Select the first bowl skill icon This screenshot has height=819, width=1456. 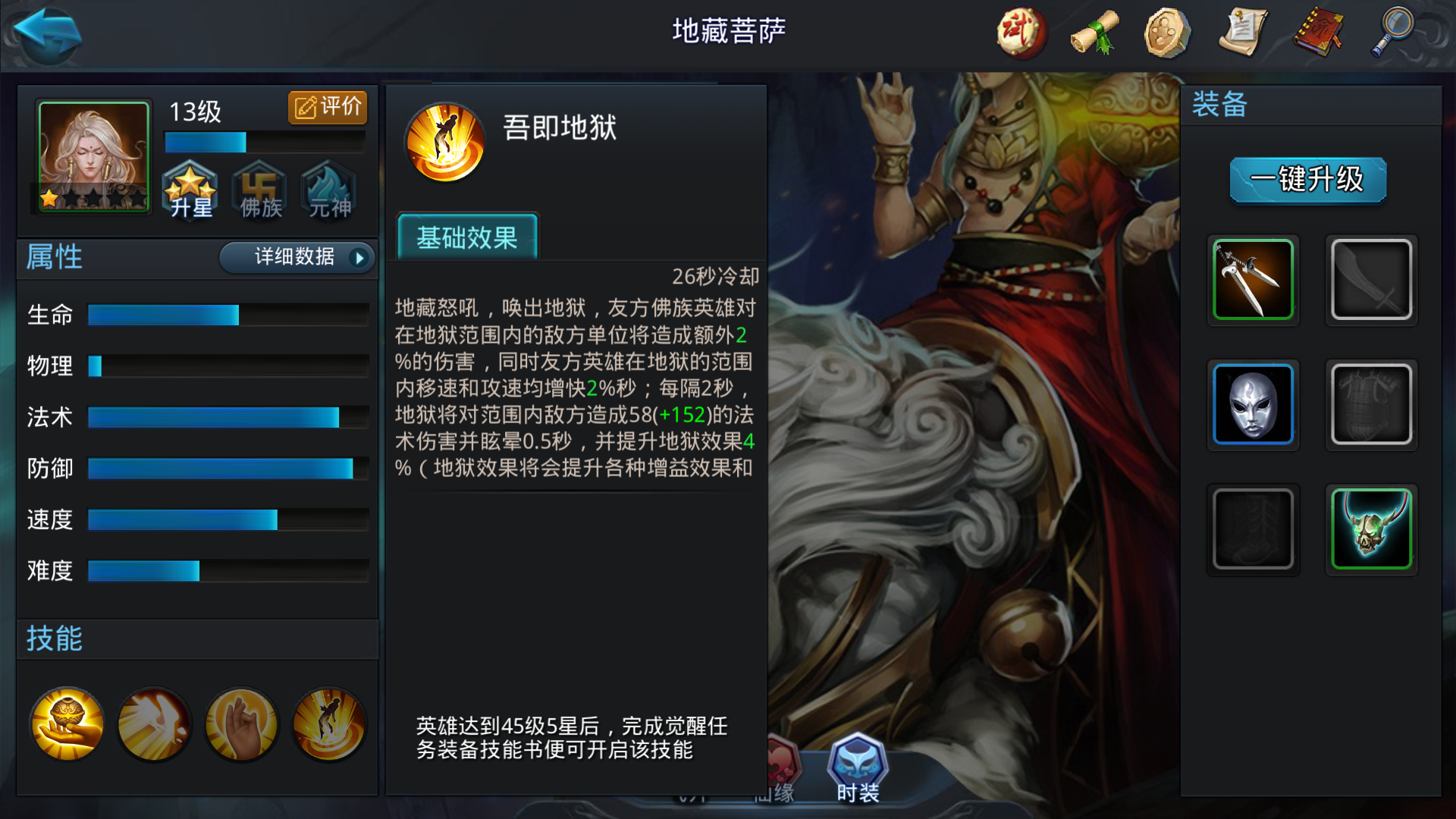coord(66,724)
